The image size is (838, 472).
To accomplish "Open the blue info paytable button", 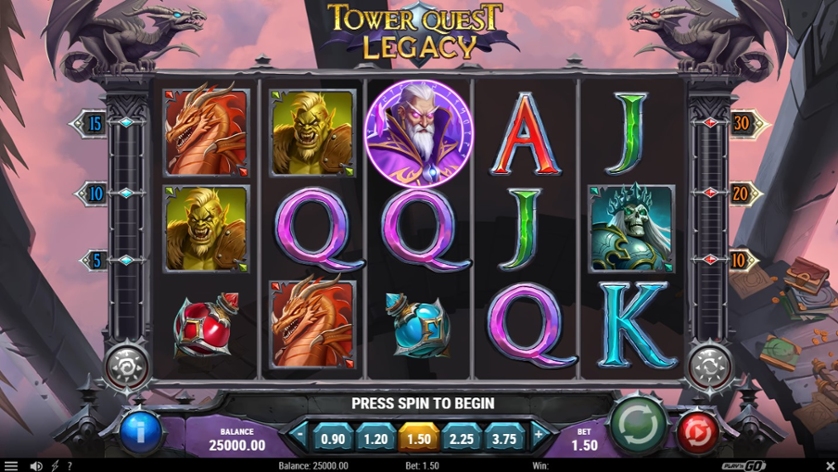I will point(141,434).
